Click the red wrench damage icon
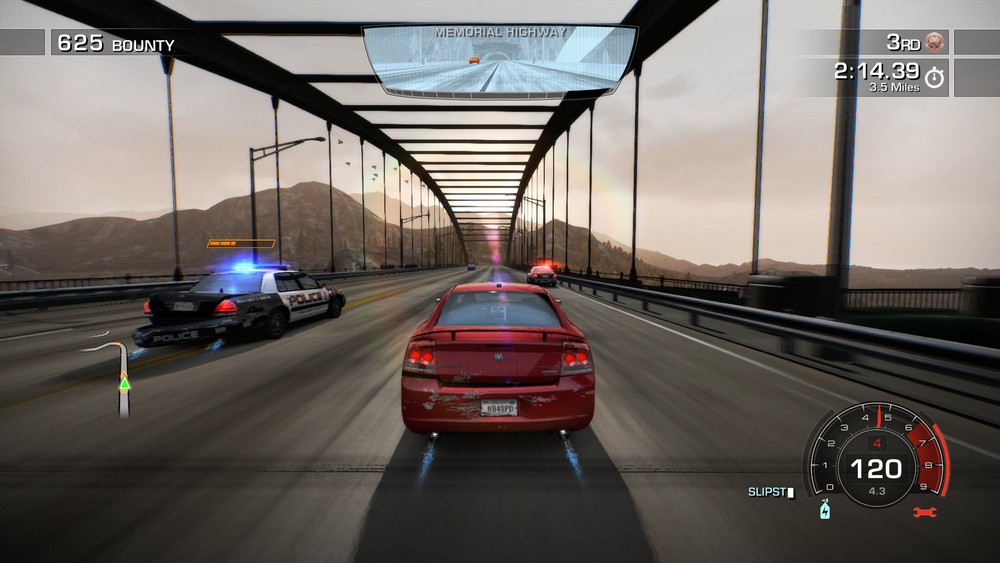 tap(925, 512)
